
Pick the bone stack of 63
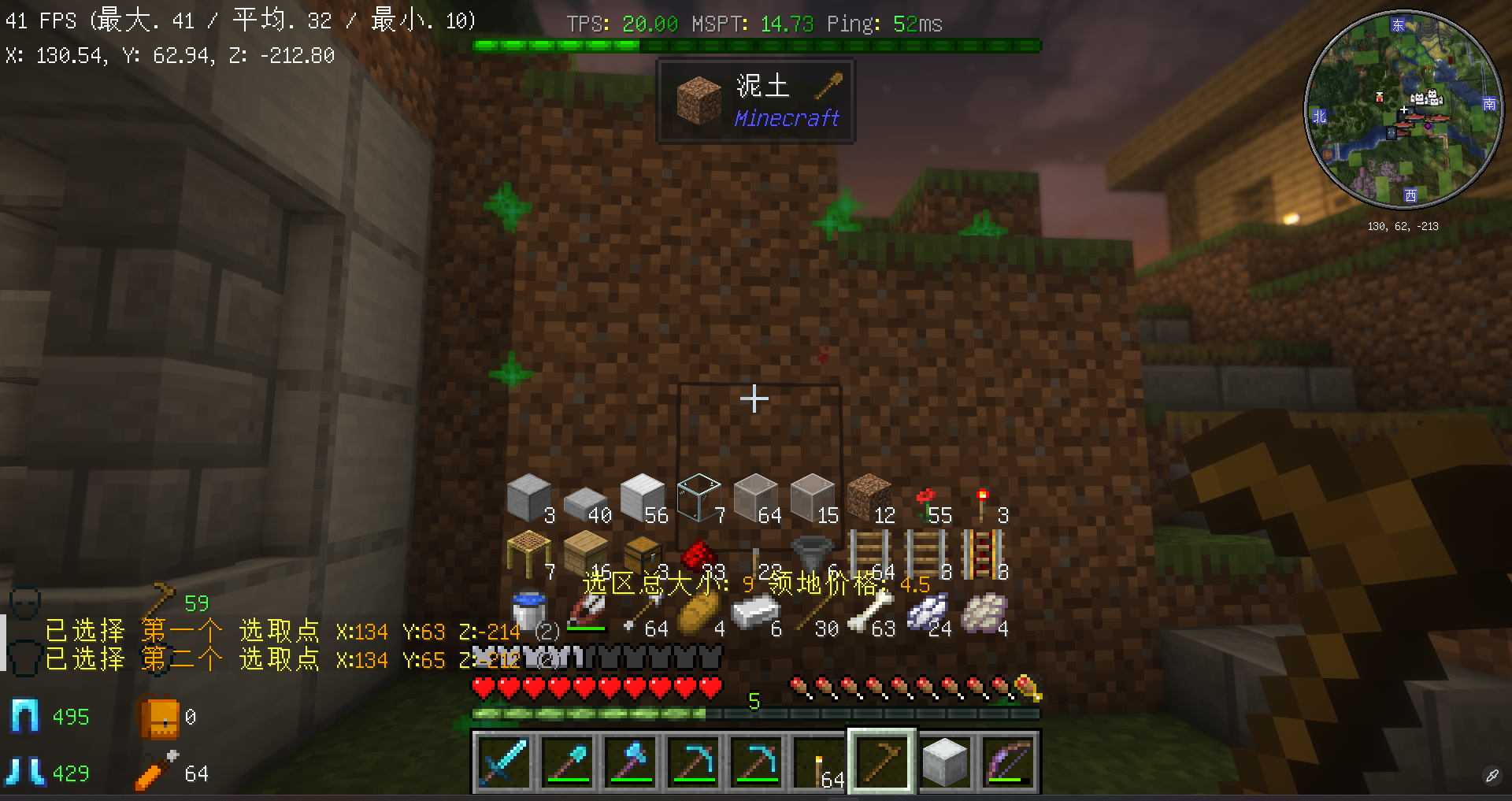(869, 611)
